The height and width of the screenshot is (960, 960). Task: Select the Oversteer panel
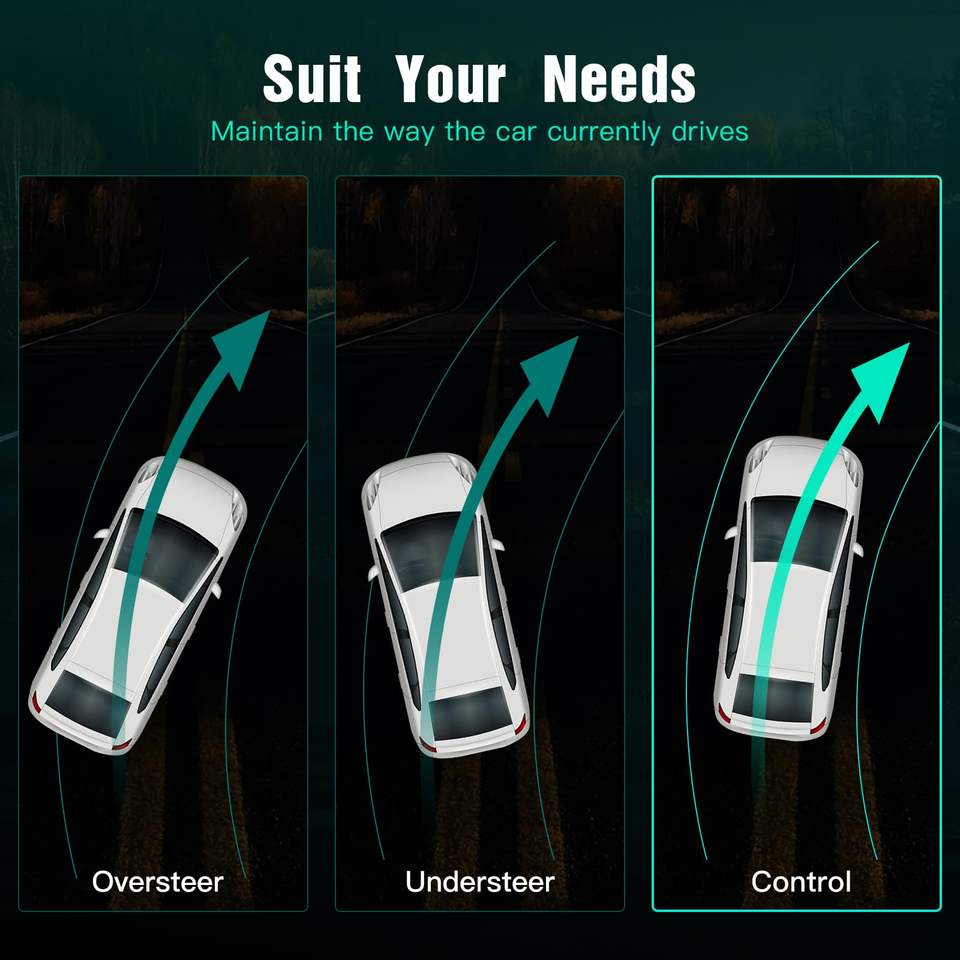[163, 543]
